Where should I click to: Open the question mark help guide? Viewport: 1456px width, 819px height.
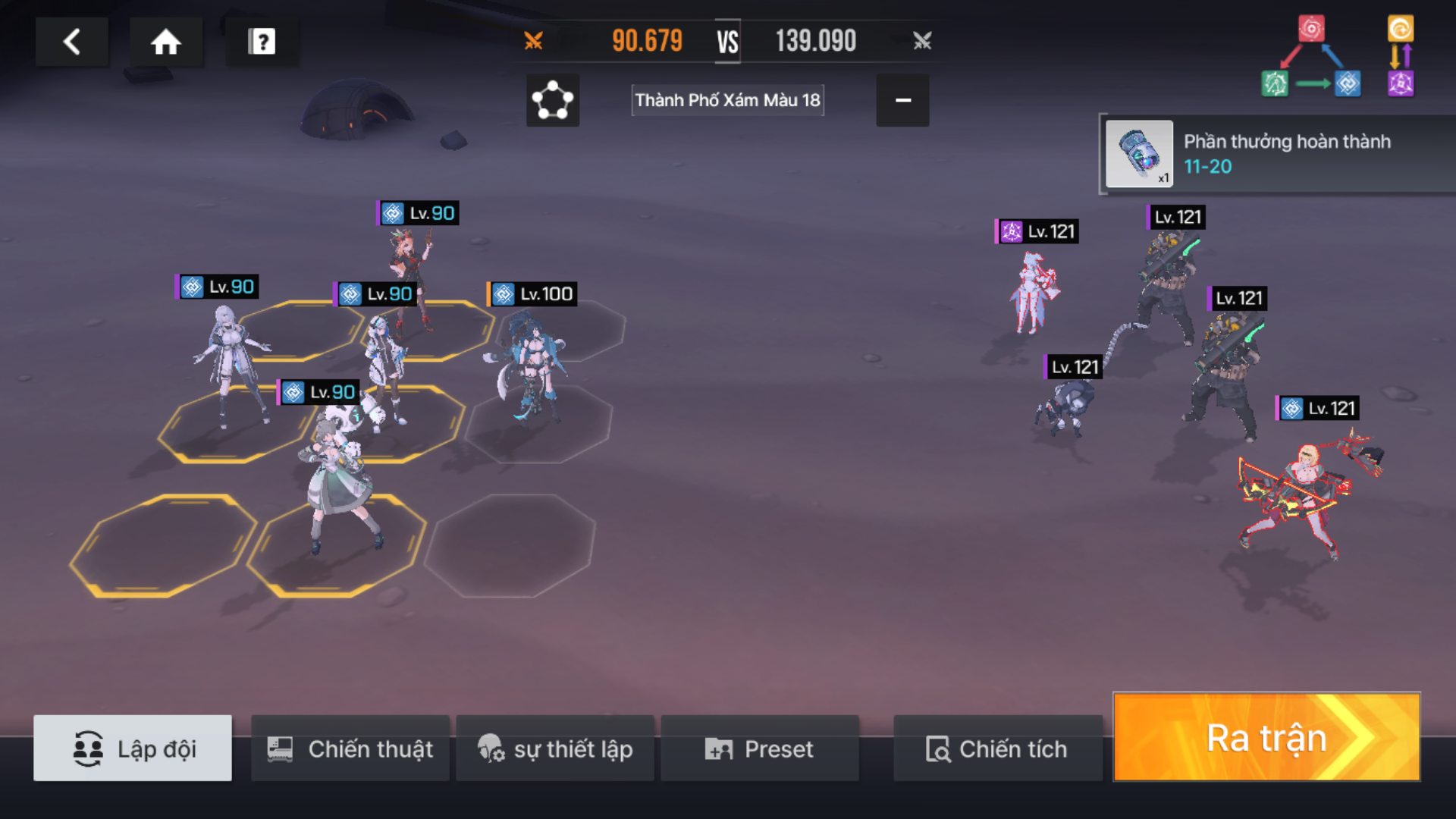[x=262, y=42]
